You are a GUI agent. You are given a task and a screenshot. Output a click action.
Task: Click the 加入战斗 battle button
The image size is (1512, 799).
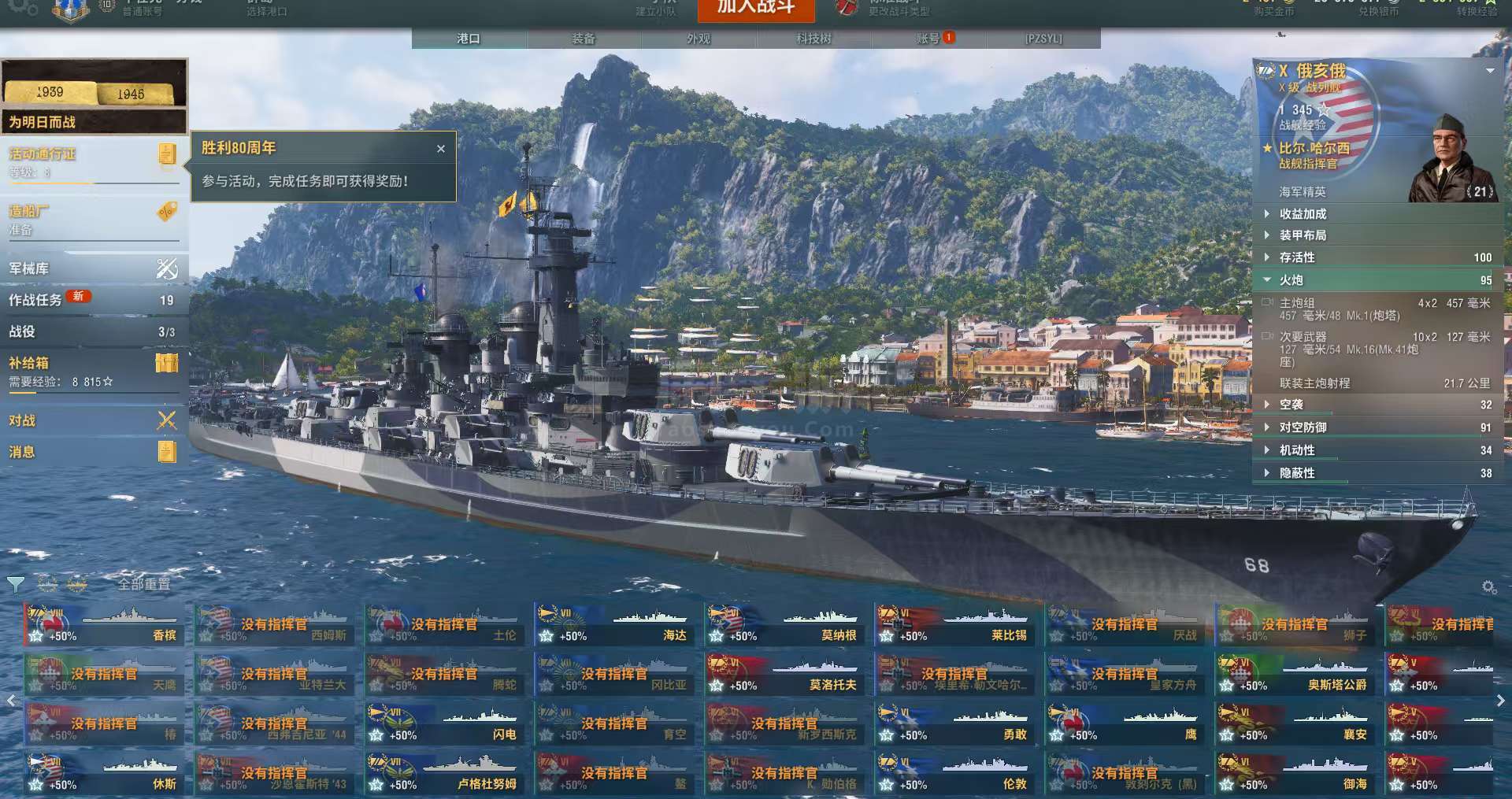tap(755, 8)
